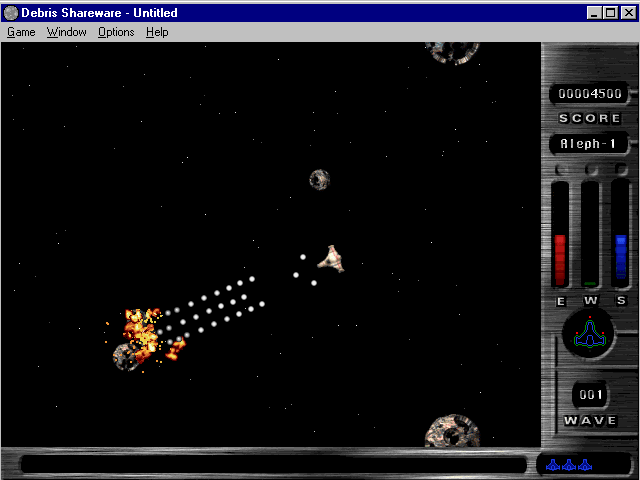Close the Debris Shareware window
Image resolution: width=640 pixels, height=480 pixels.
627,13
